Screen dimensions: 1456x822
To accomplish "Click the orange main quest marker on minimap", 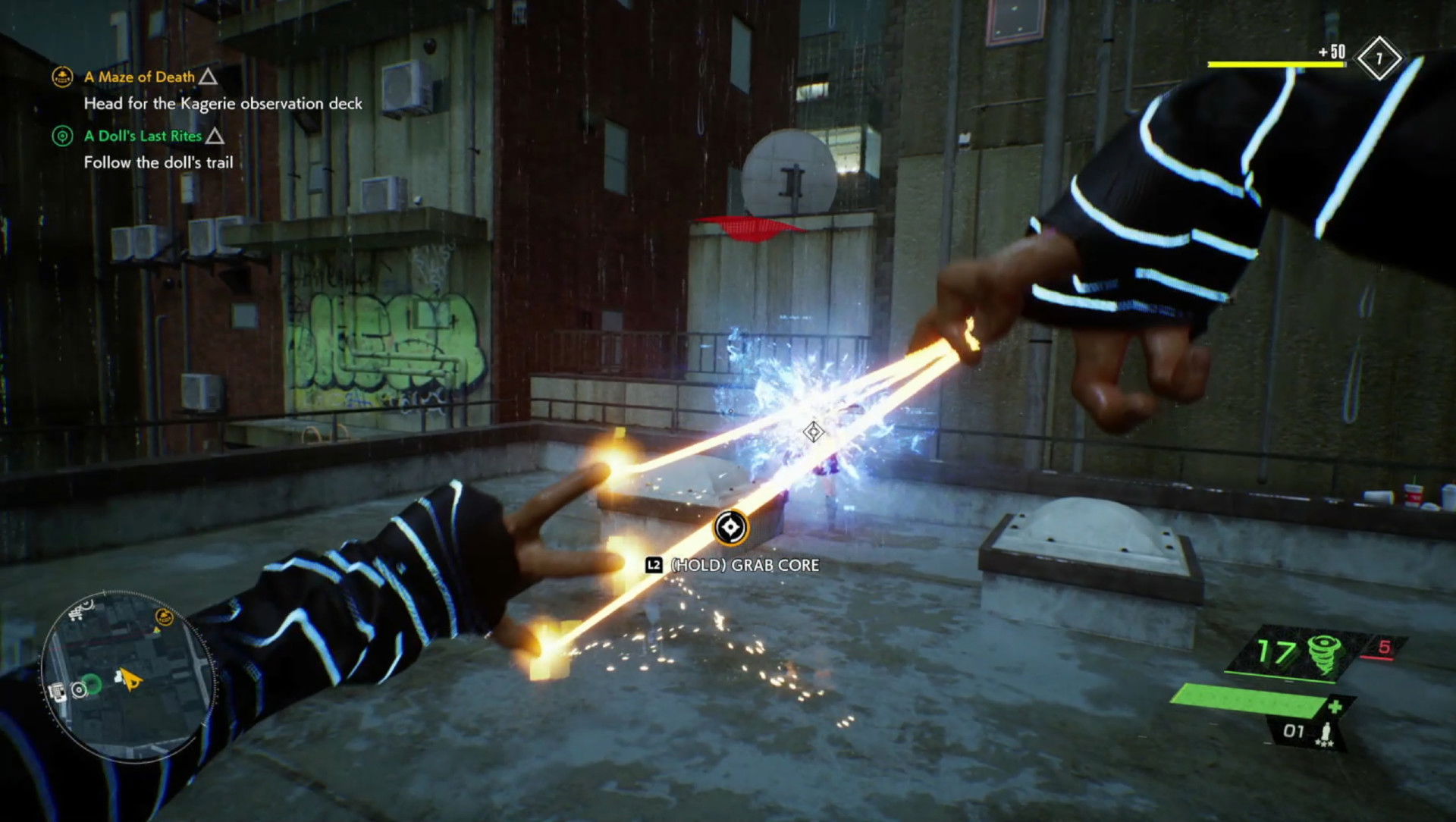I will [164, 617].
